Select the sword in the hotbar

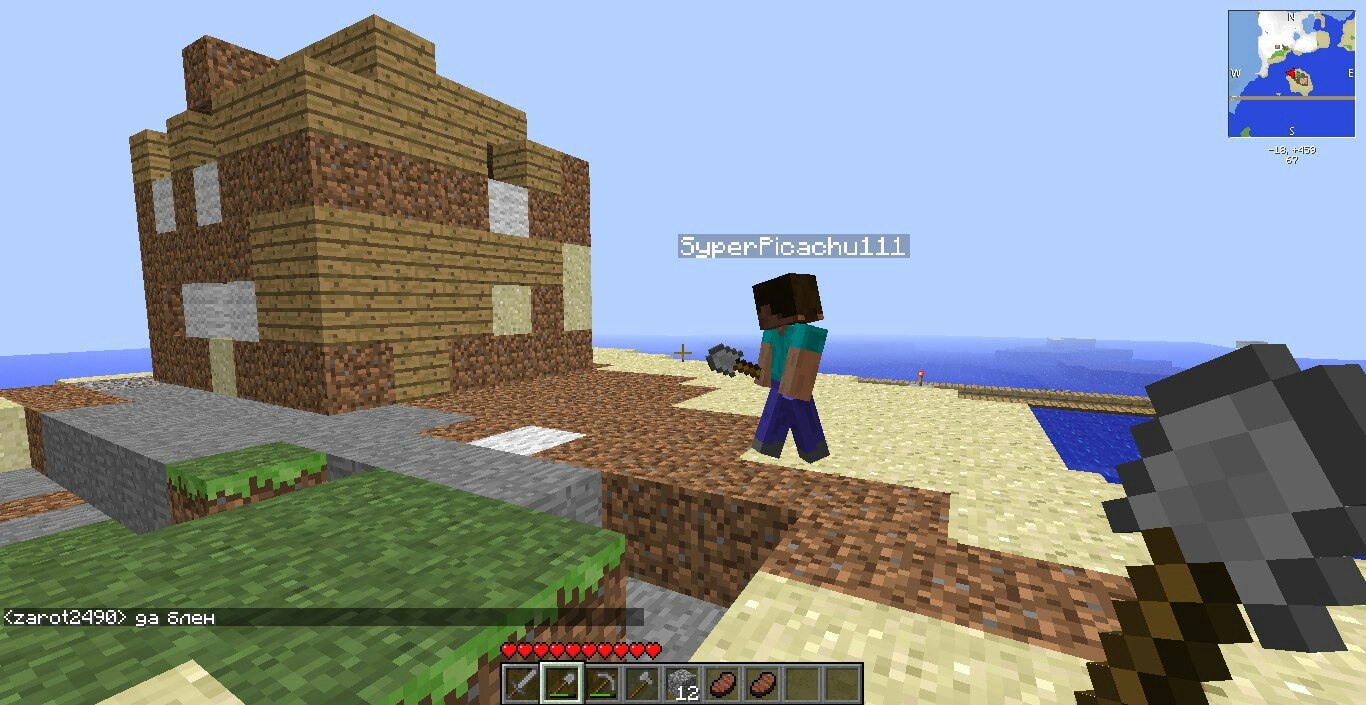coord(522,684)
